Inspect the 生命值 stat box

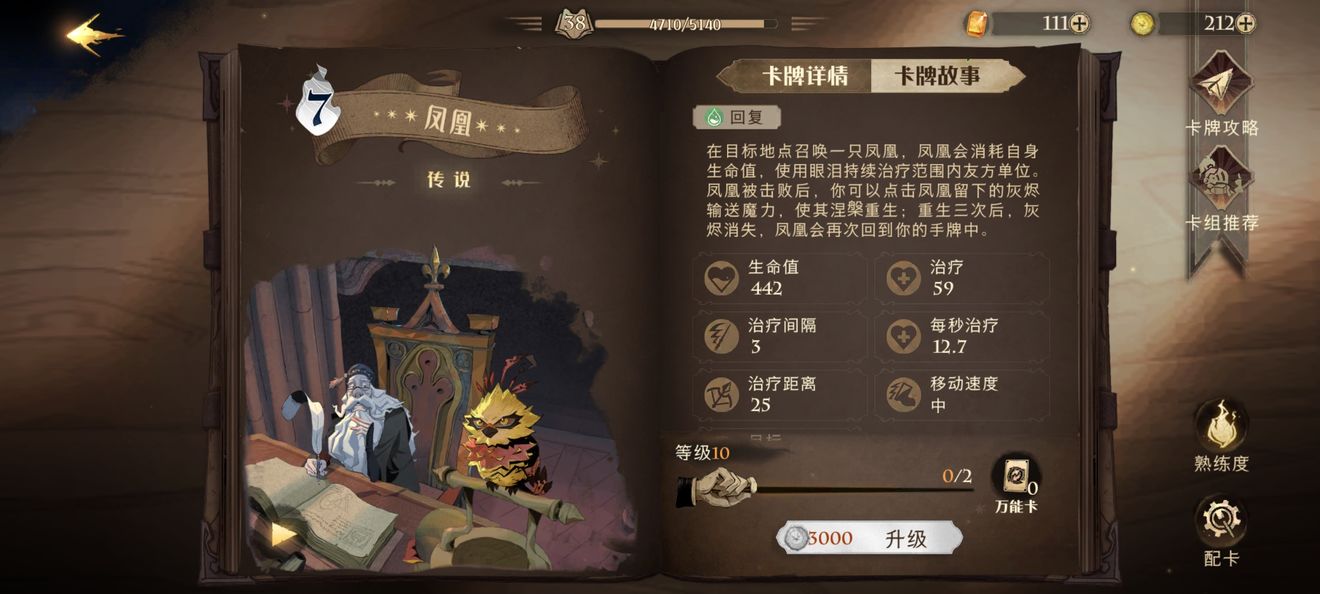point(779,278)
